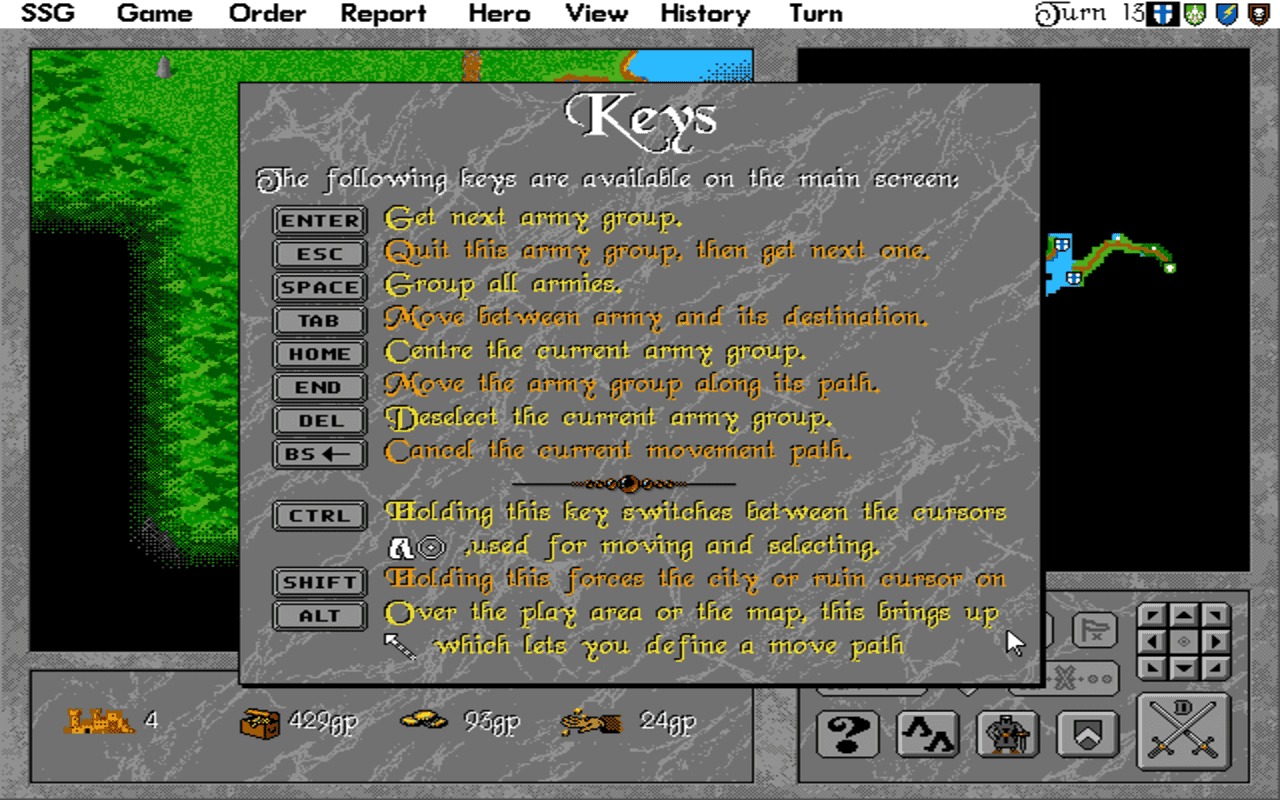Click the armored hero figure icon
1280x800 pixels.
point(1007,732)
